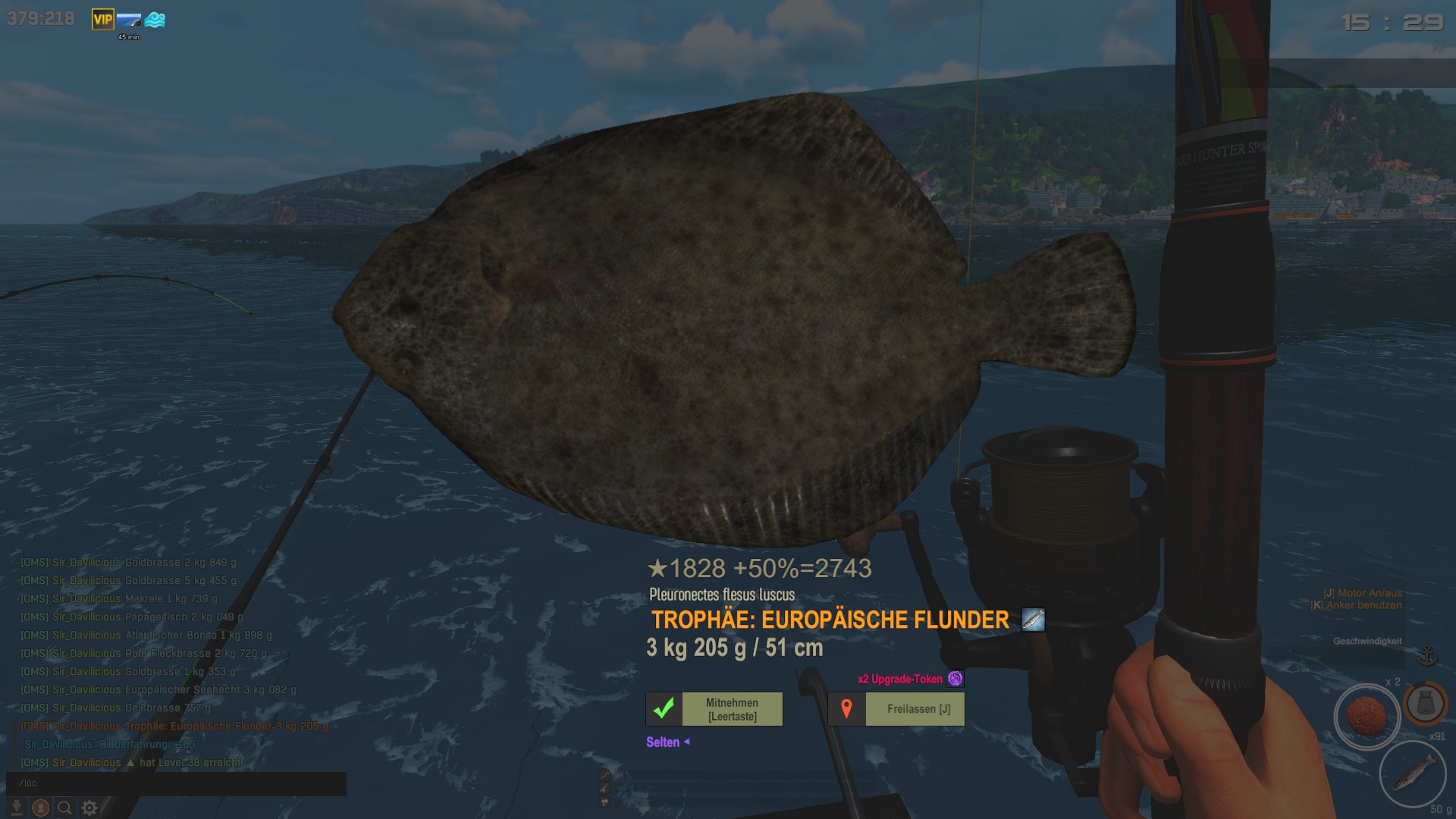Release the flounder with Freilassen
The image size is (1456, 819).
click(x=896, y=709)
